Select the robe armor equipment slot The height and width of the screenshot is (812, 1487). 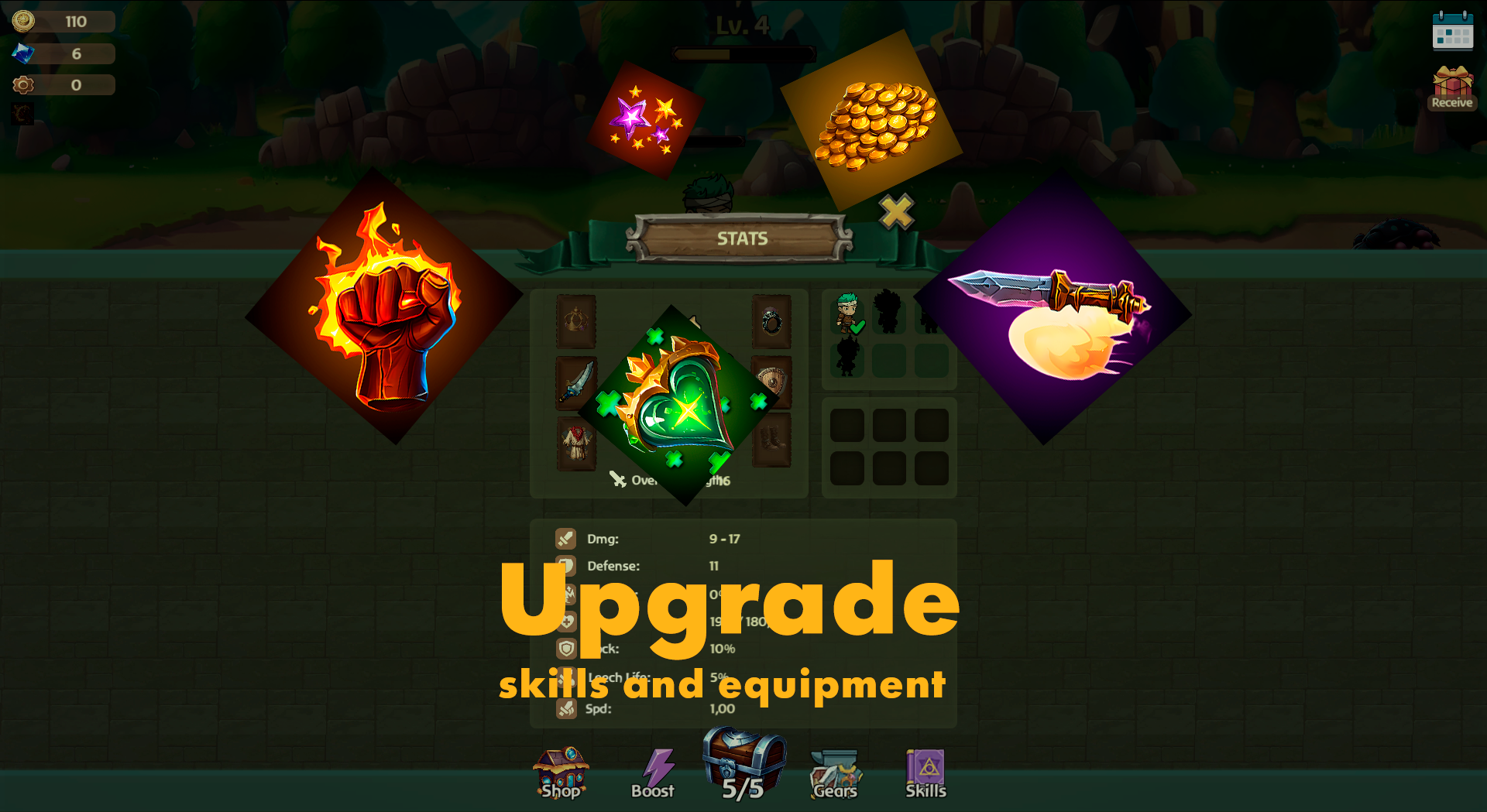[576, 443]
